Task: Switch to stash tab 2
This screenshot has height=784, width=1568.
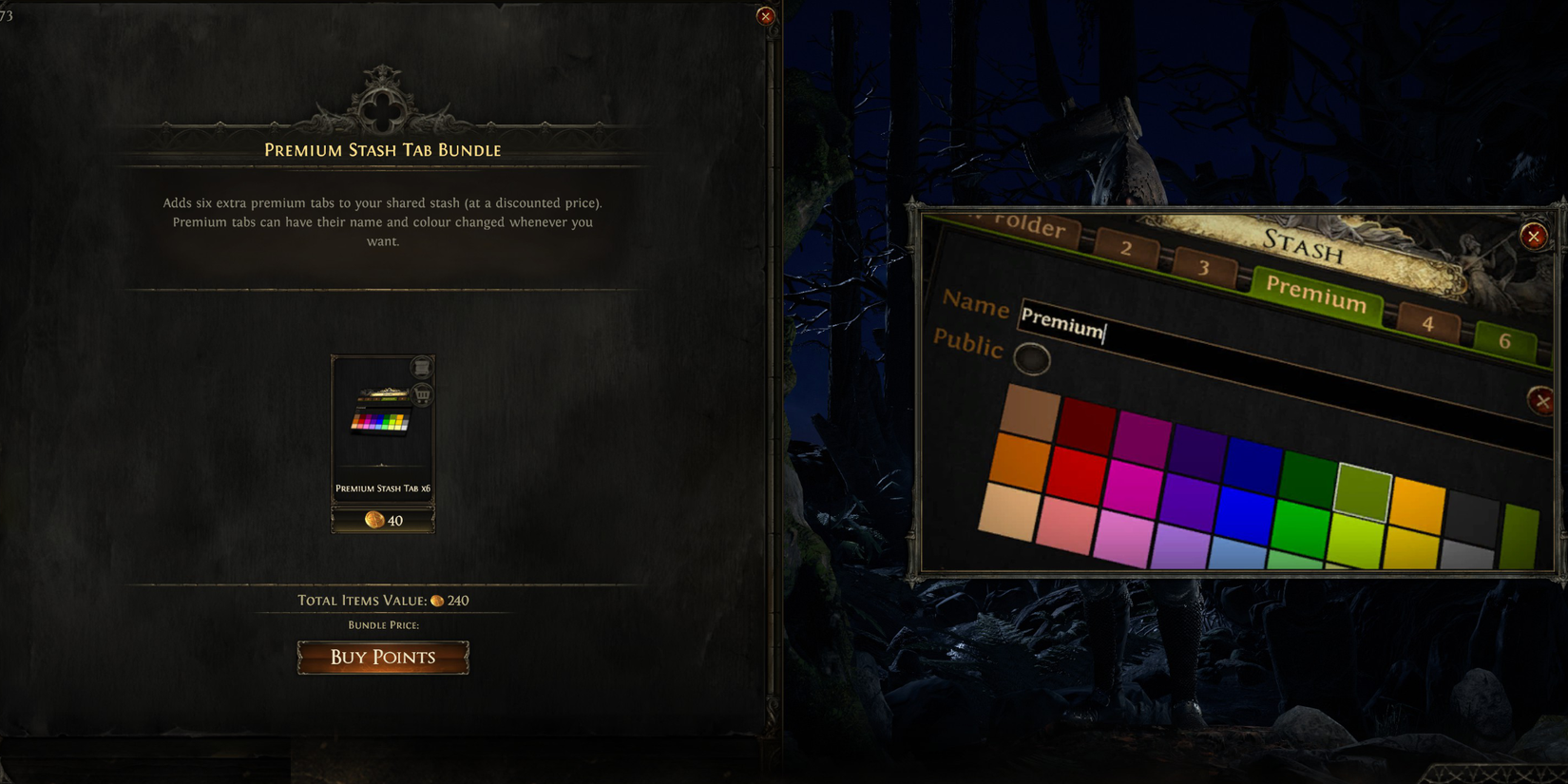Action: 1127,250
